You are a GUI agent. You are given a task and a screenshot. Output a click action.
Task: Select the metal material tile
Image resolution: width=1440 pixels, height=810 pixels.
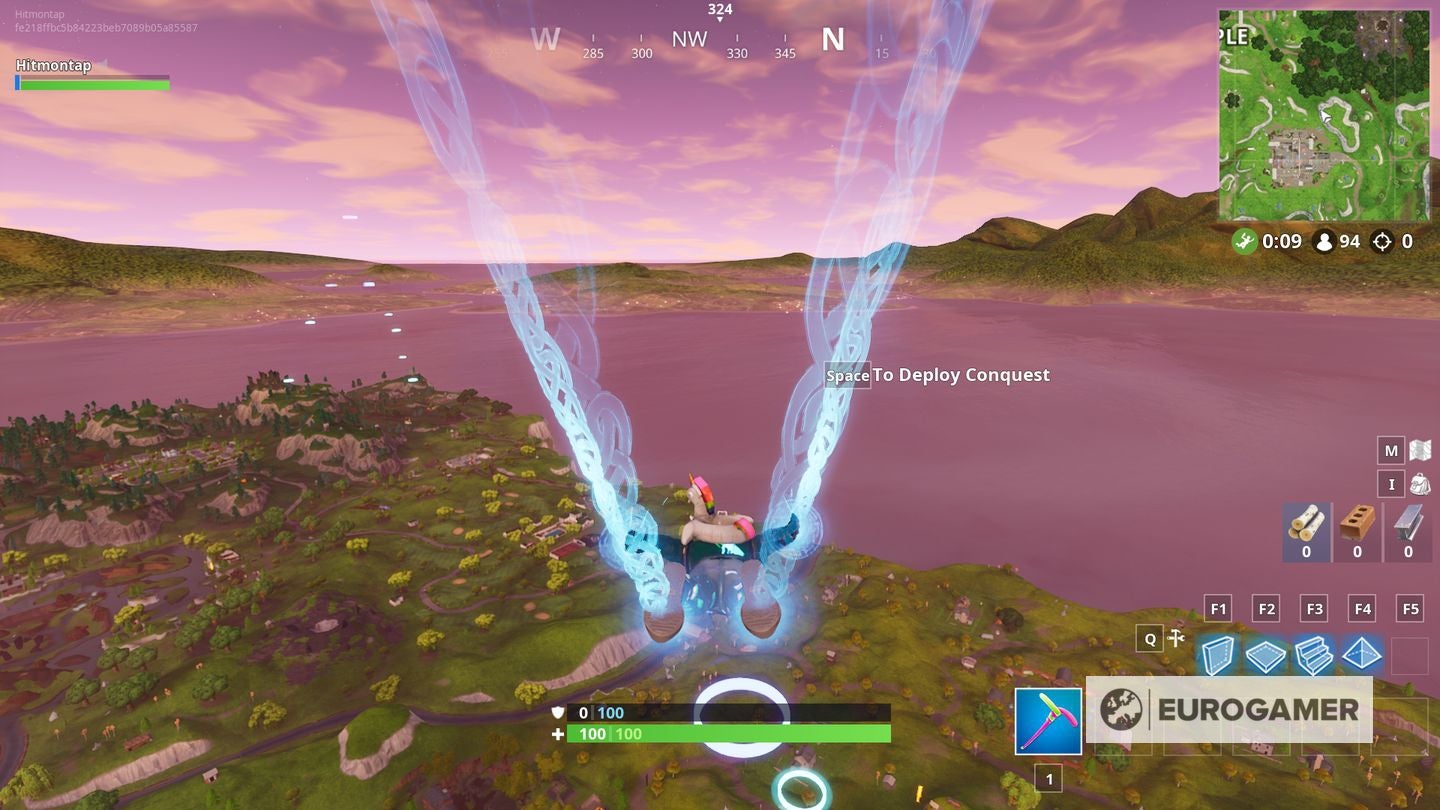pyautogui.click(x=1409, y=532)
